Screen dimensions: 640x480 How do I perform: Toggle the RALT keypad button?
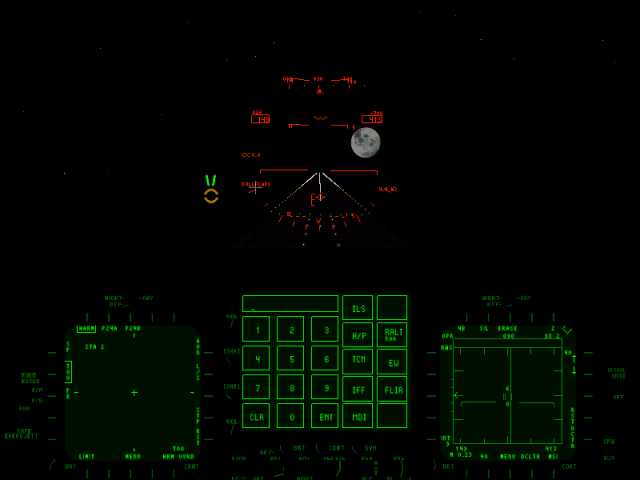[392, 334]
